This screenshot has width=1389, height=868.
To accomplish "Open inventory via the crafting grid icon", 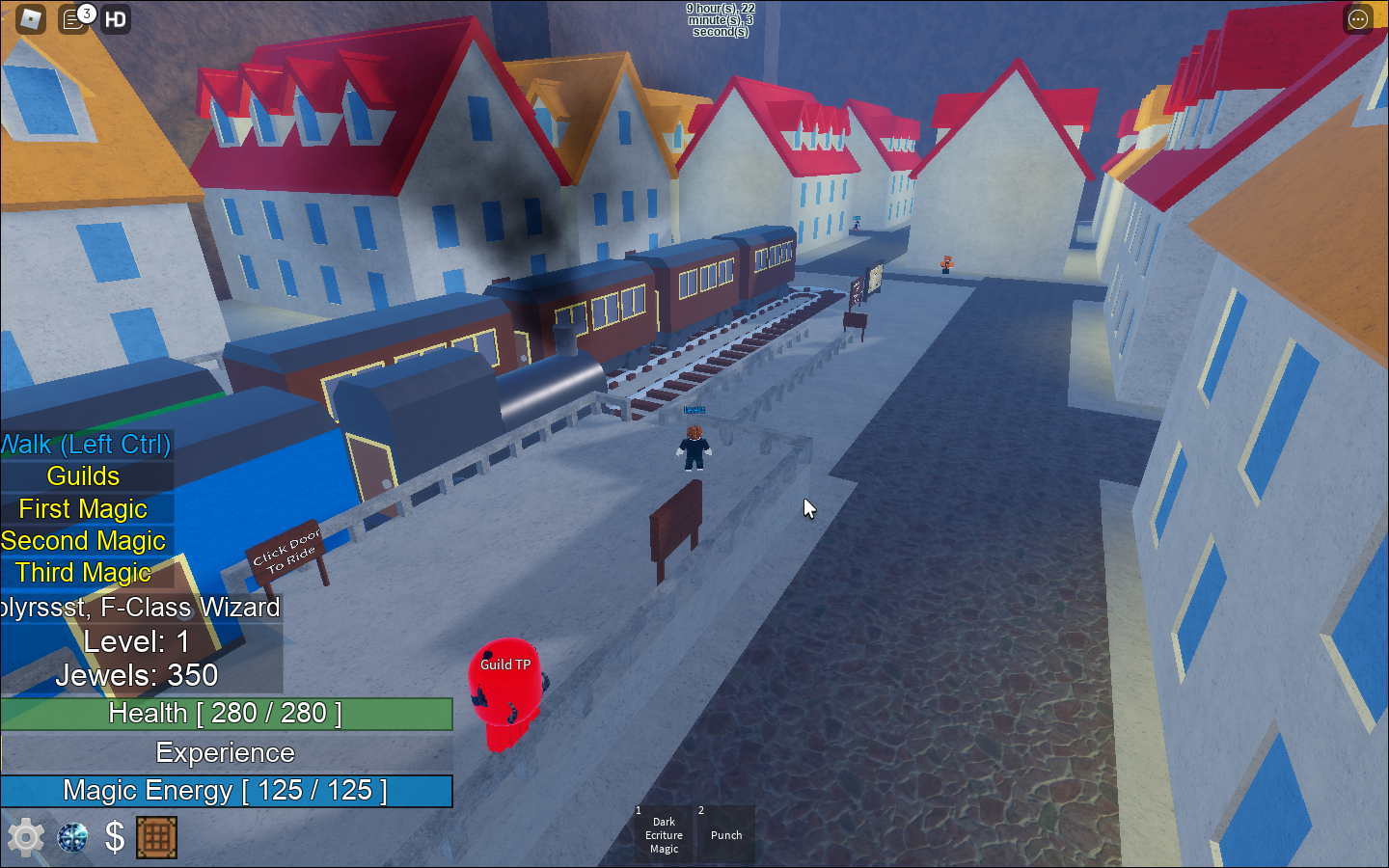I will [157, 837].
